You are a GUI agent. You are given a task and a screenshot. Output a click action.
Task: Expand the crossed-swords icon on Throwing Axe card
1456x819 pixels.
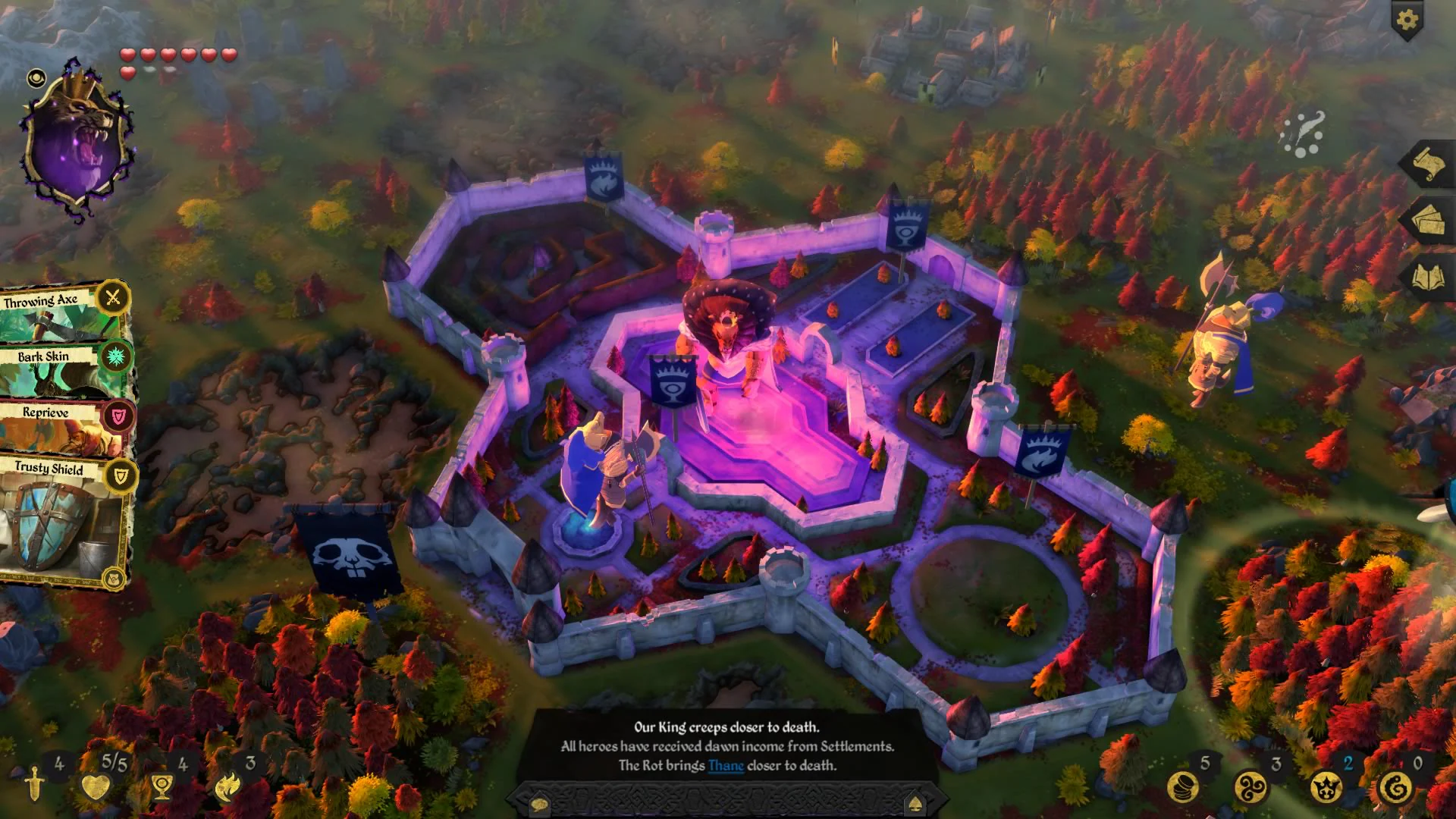[112, 299]
